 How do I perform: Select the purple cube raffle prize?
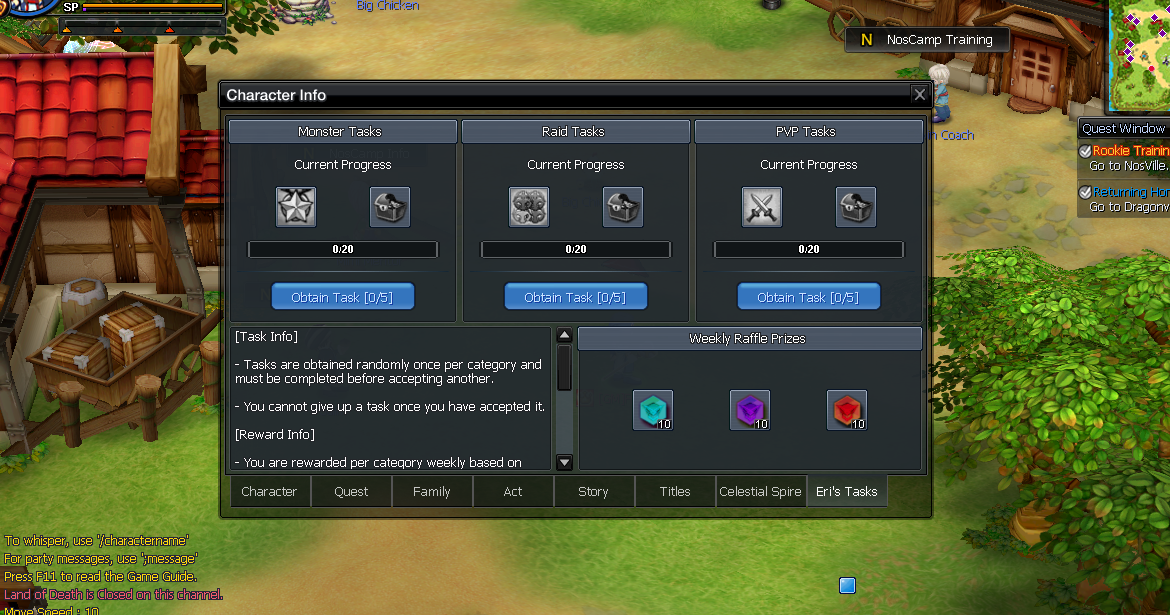click(x=750, y=410)
